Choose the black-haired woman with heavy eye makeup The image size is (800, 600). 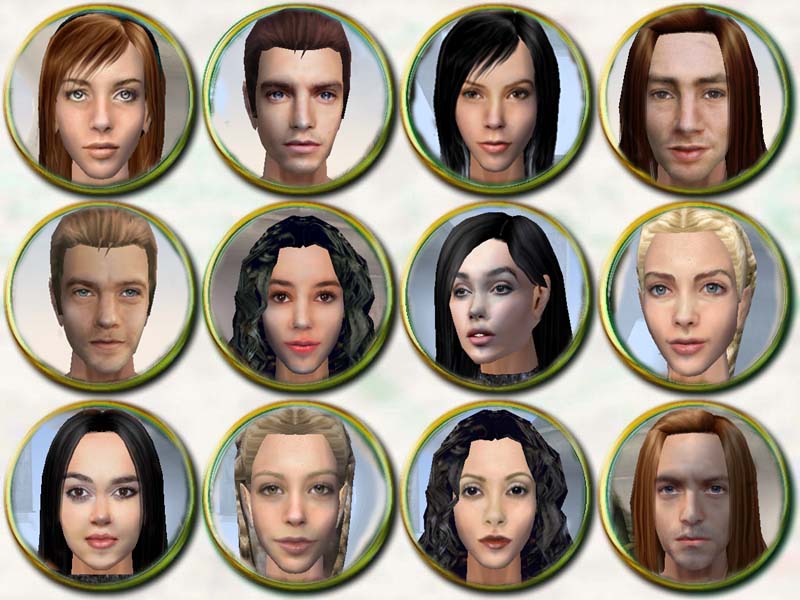pyautogui.click(x=100, y=493)
